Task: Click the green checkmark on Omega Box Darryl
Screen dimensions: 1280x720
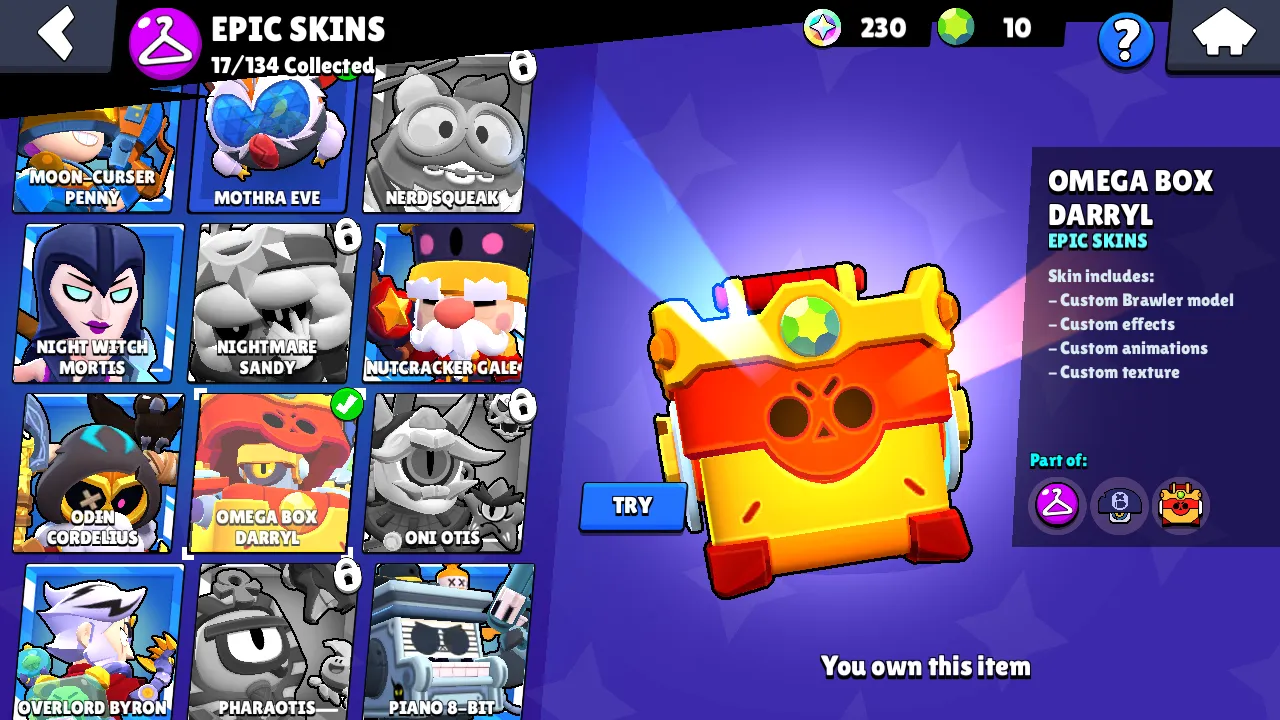Action: point(347,404)
